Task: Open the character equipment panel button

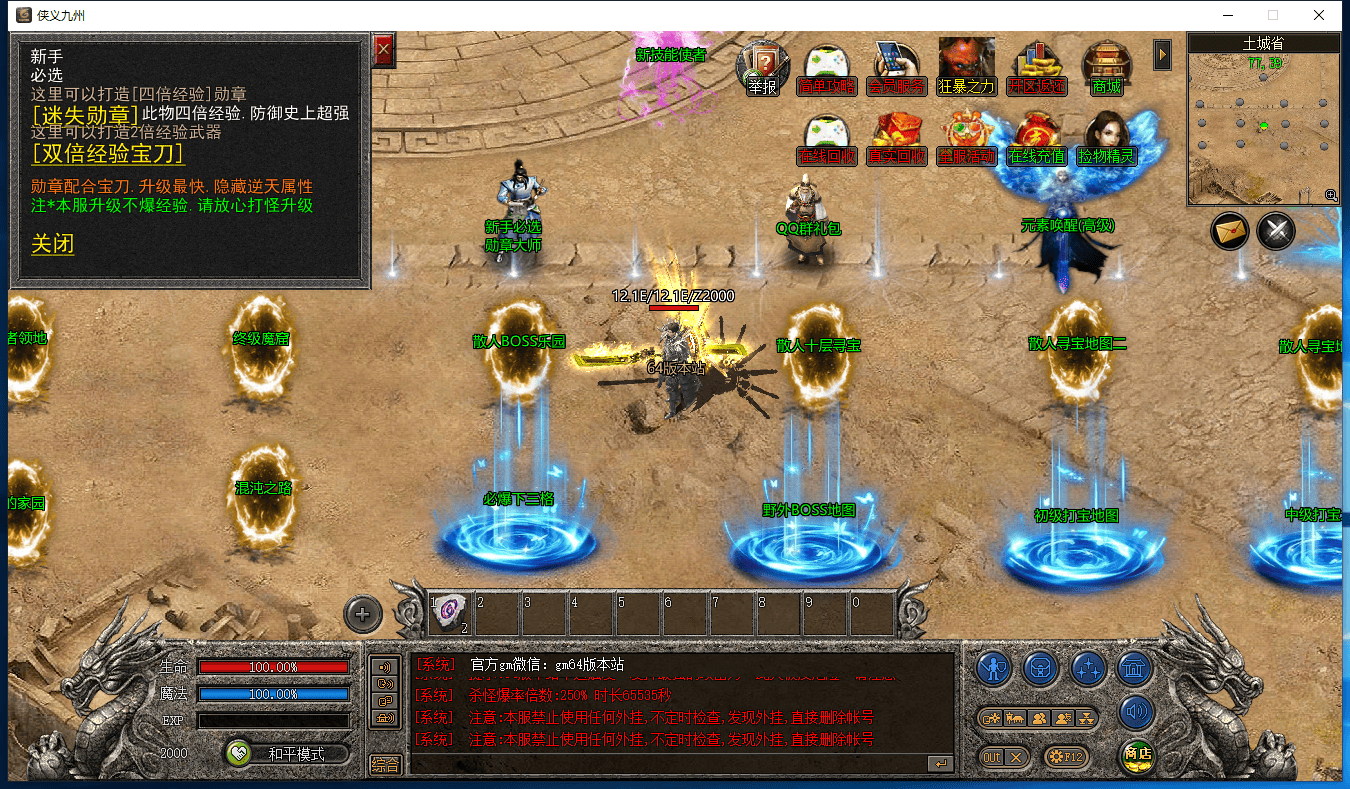Action: pyautogui.click(x=994, y=667)
